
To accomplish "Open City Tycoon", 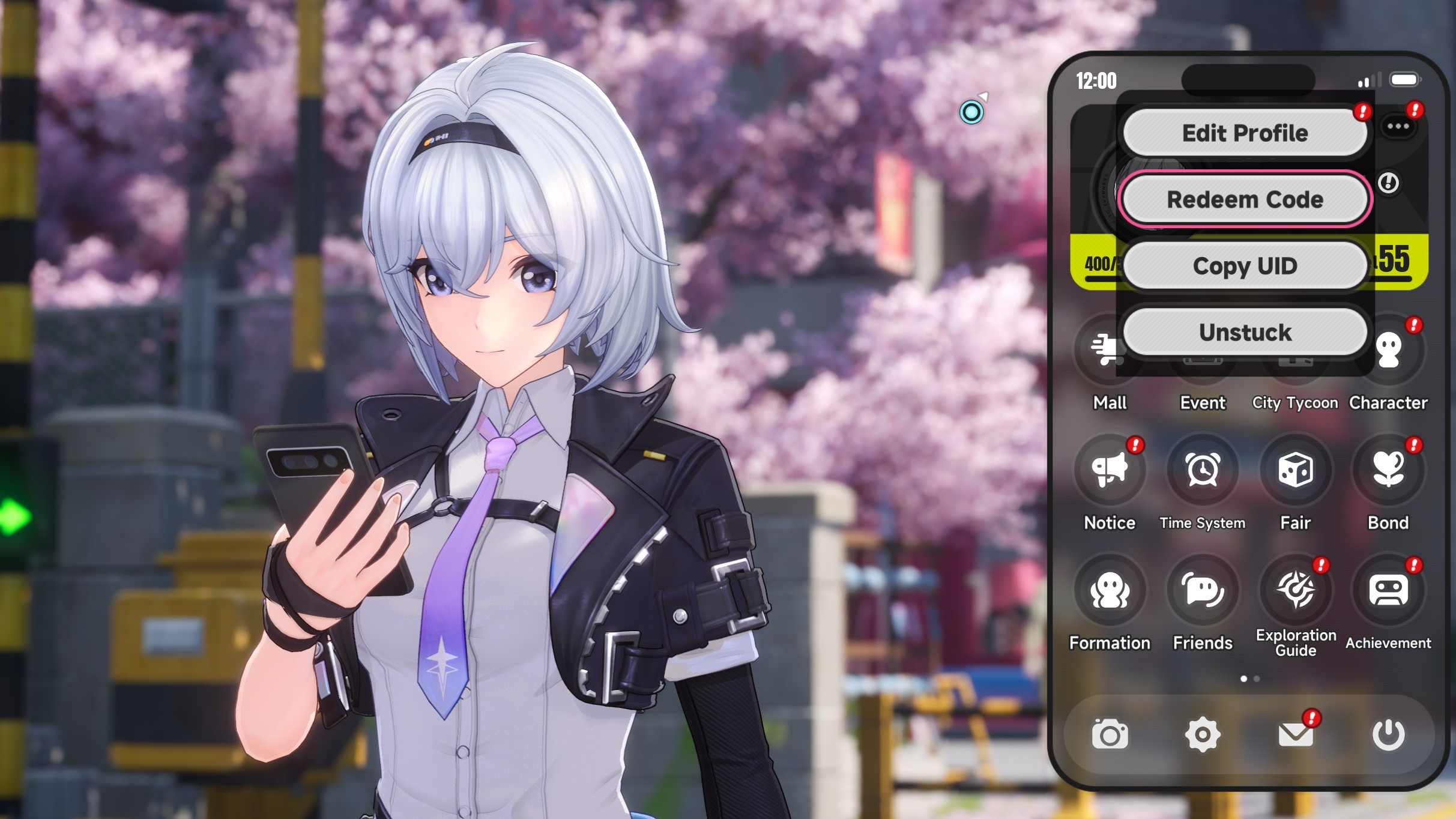I will (x=1296, y=360).
